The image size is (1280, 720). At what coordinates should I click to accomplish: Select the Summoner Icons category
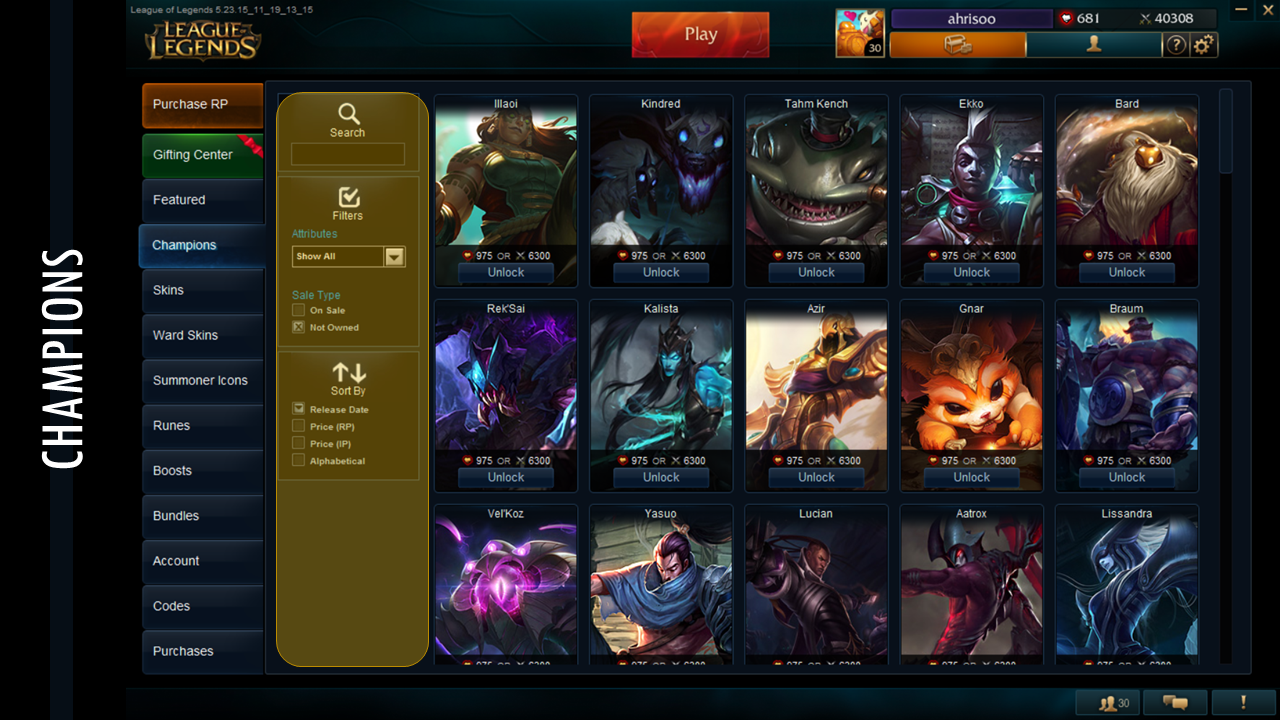(202, 380)
